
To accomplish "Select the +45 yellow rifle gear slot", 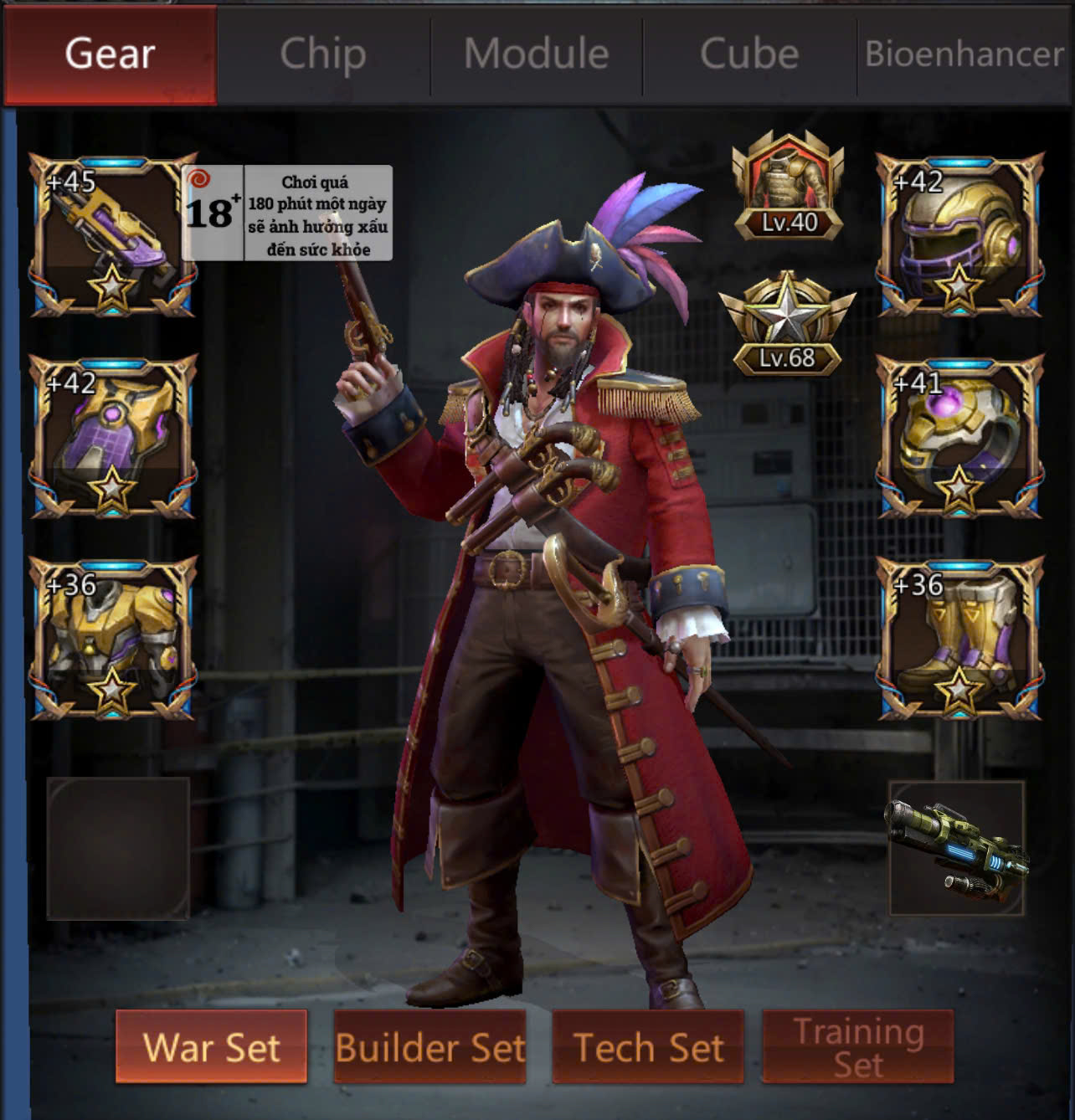I will (113, 235).
